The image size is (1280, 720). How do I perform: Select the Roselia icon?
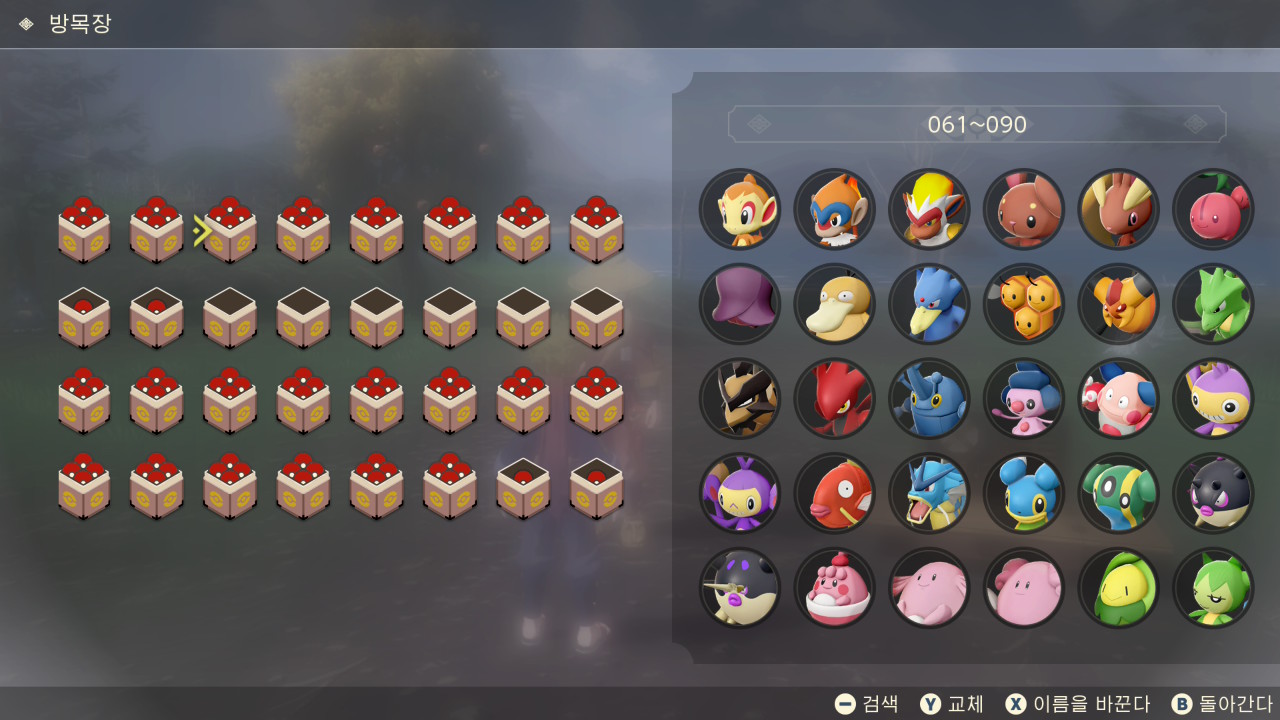click(1213, 588)
